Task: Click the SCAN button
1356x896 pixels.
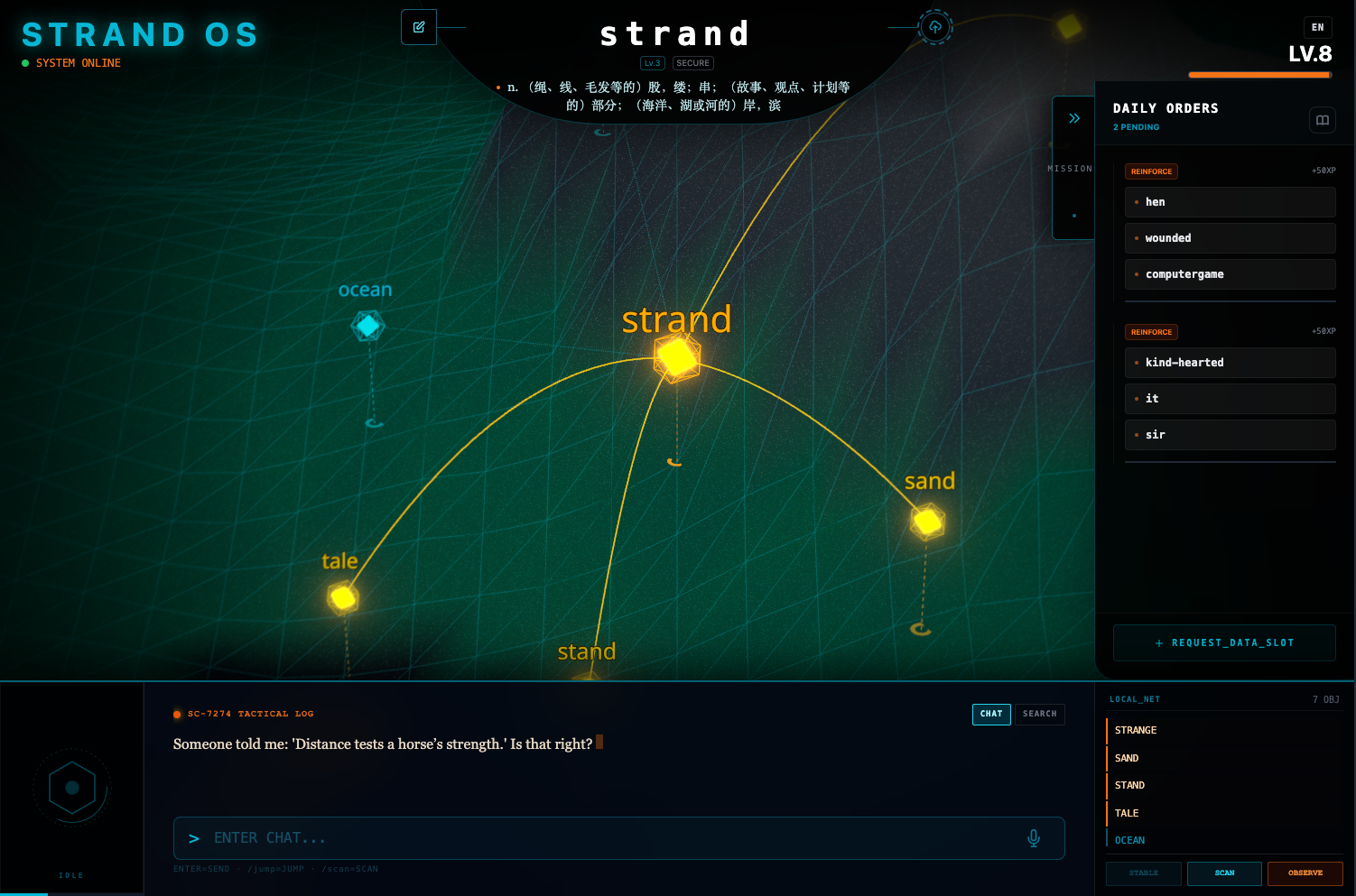Action: (1224, 873)
